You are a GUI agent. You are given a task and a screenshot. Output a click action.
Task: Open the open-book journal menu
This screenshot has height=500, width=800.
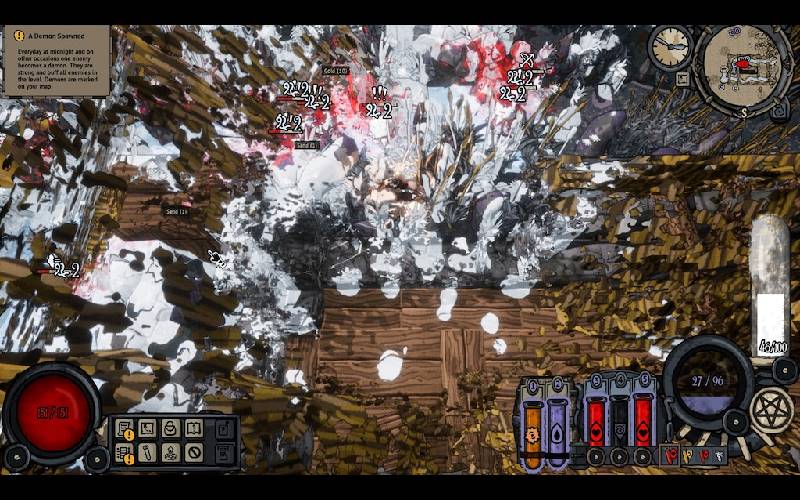click(194, 429)
